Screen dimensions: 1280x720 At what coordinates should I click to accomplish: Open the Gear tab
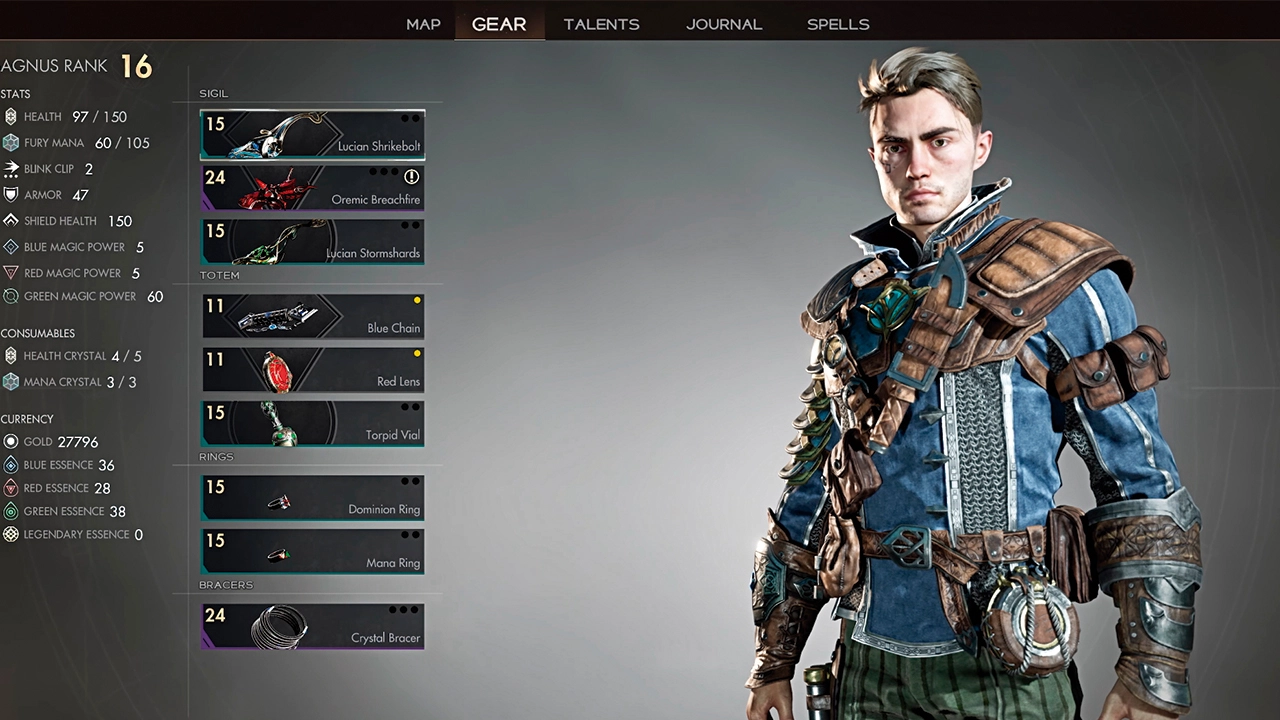pos(499,24)
